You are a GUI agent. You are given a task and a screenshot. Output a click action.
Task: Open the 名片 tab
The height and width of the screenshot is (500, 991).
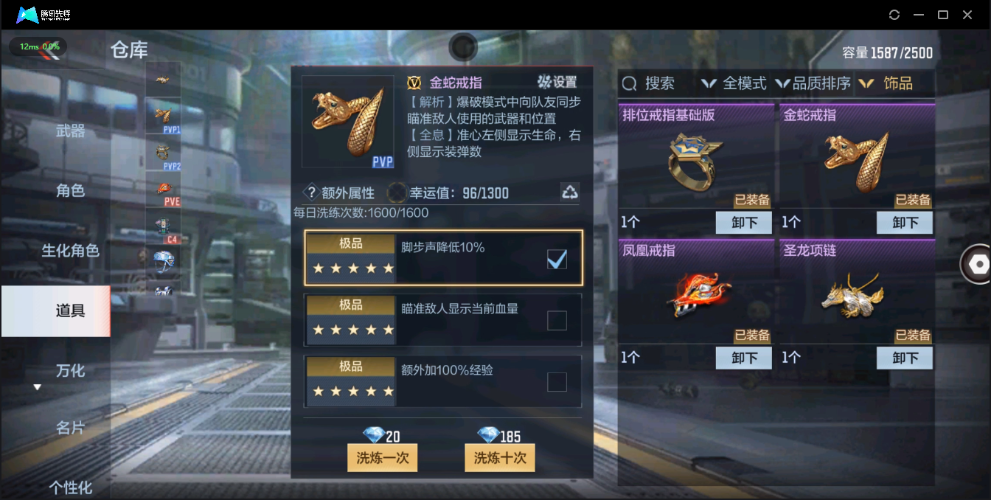(x=70, y=428)
